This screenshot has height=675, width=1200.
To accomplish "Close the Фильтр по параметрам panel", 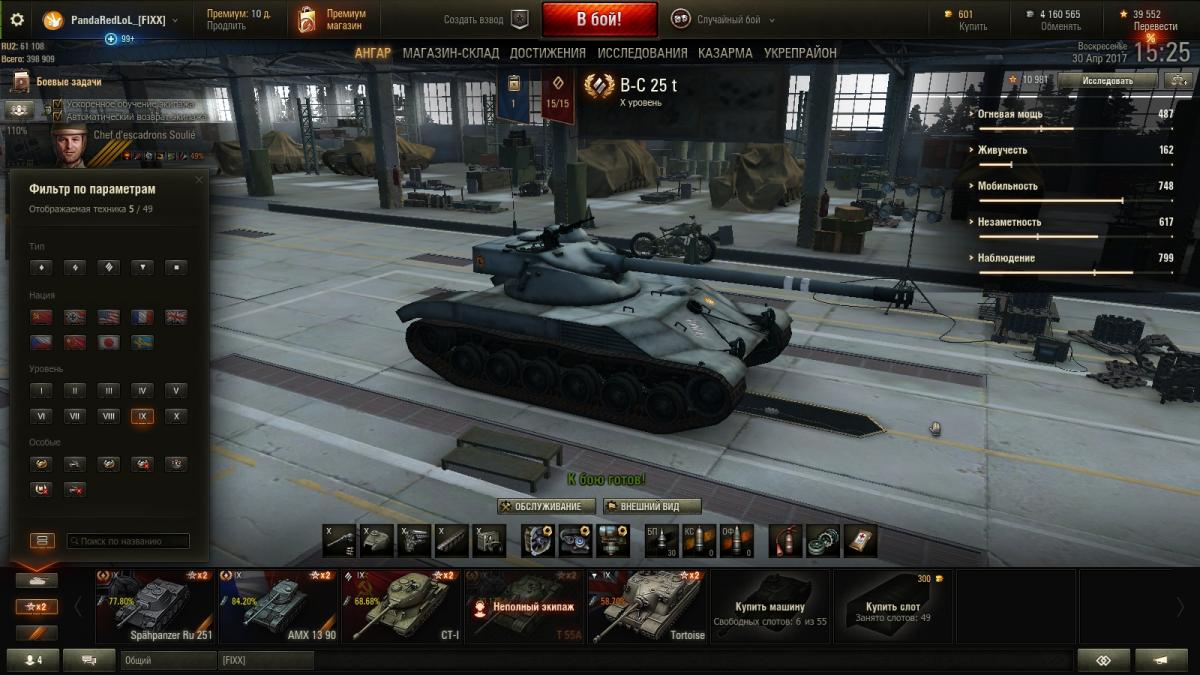I will (x=198, y=180).
